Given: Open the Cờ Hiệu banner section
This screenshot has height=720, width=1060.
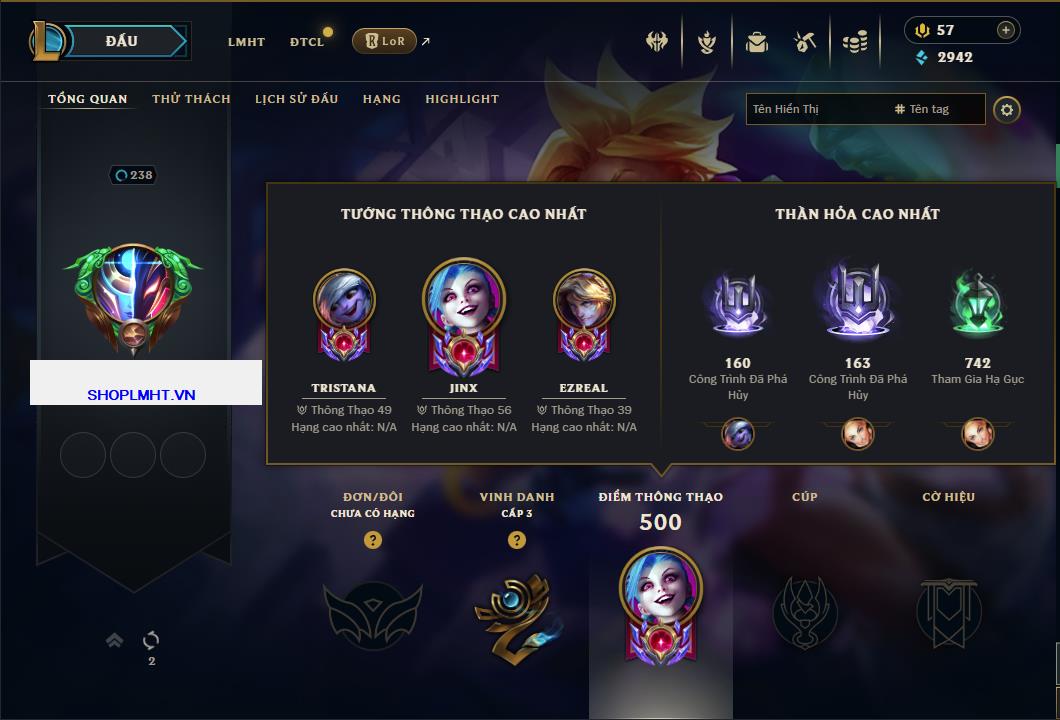Looking at the screenshot, I should (948, 610).
